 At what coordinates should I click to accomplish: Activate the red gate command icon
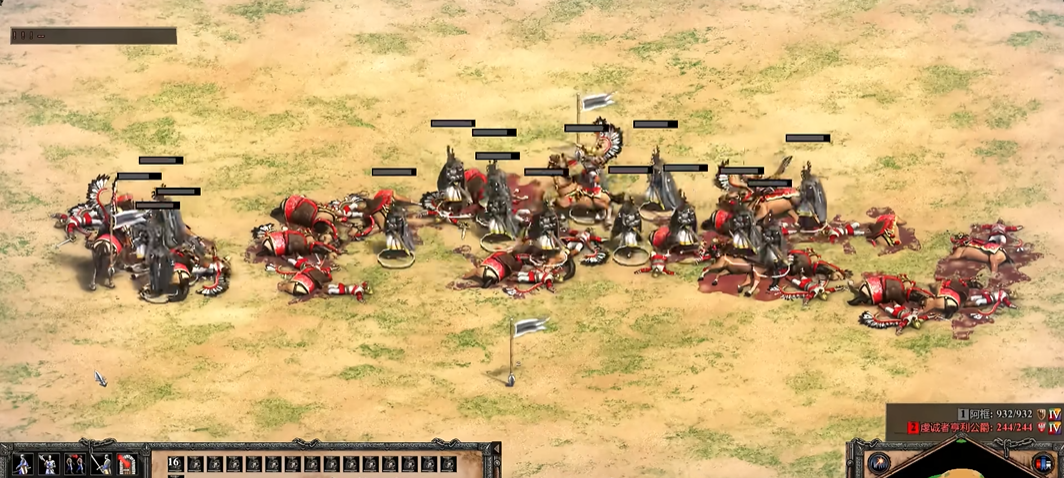tap(126, 464)
